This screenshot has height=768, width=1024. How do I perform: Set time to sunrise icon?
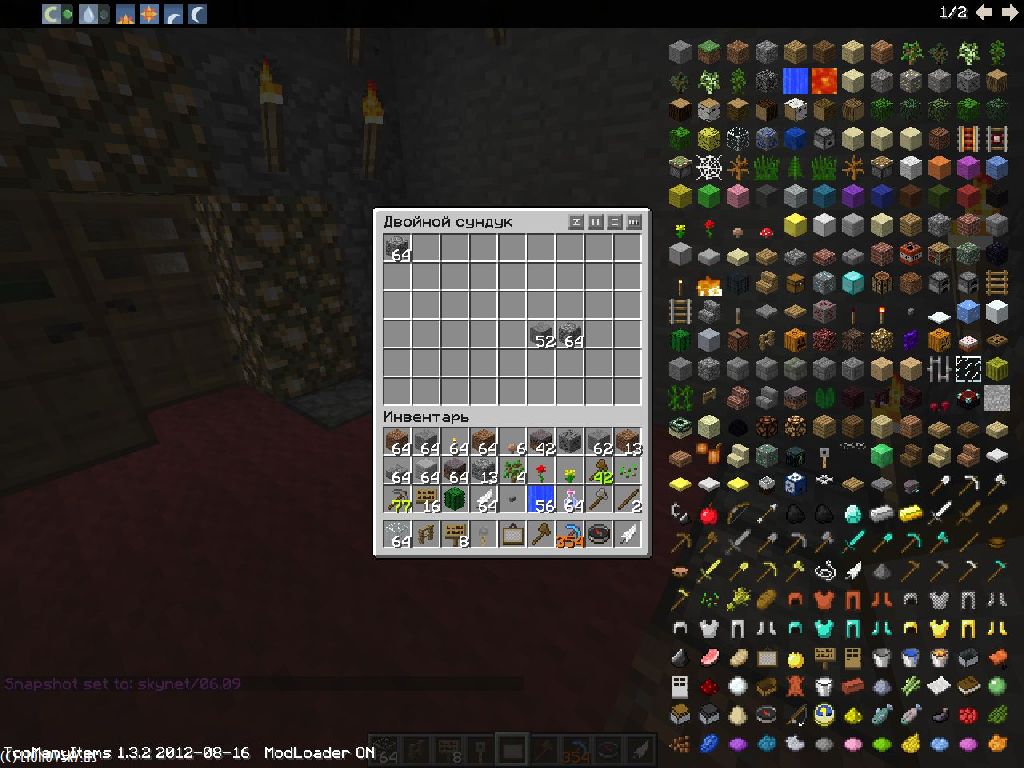click(125, 13)
